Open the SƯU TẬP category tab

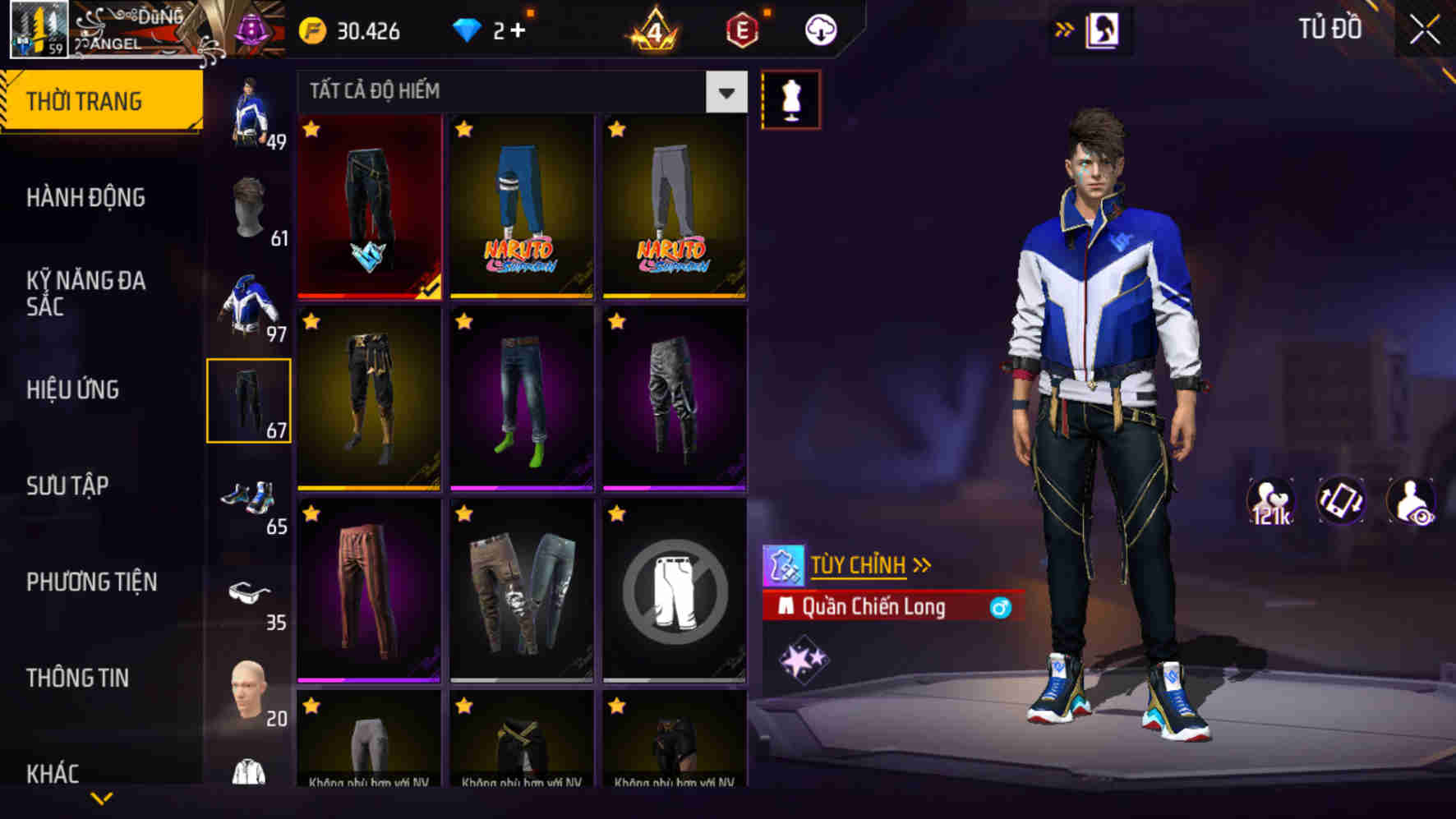(x=70, y=486)
